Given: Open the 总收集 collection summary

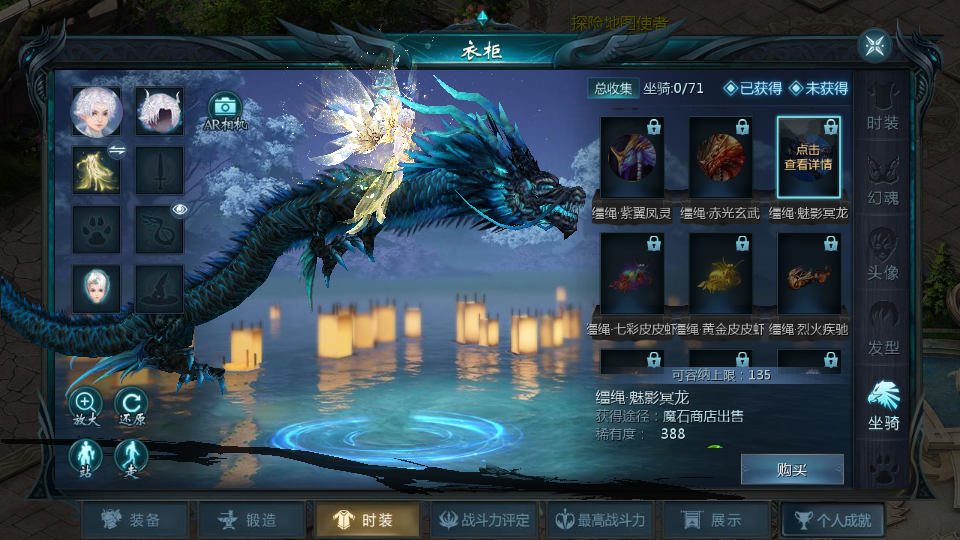Looking at the screenshot, I should tap(613, 88).
